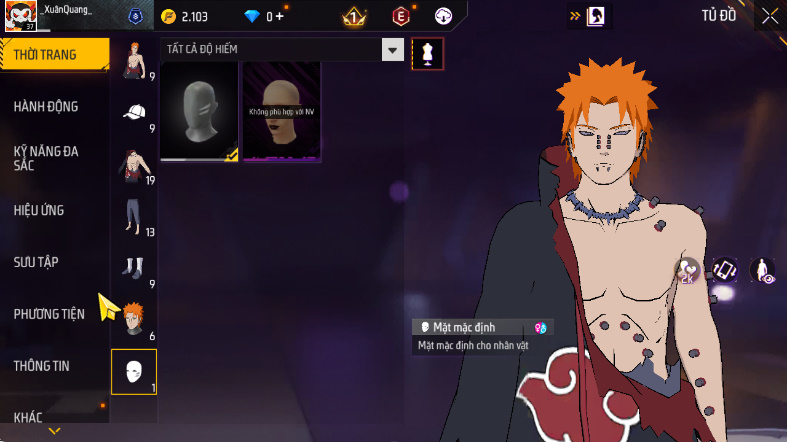Toggle the character visibility eye icon
Viewport: 787px width, 442px height.
[x=763, y=270]
